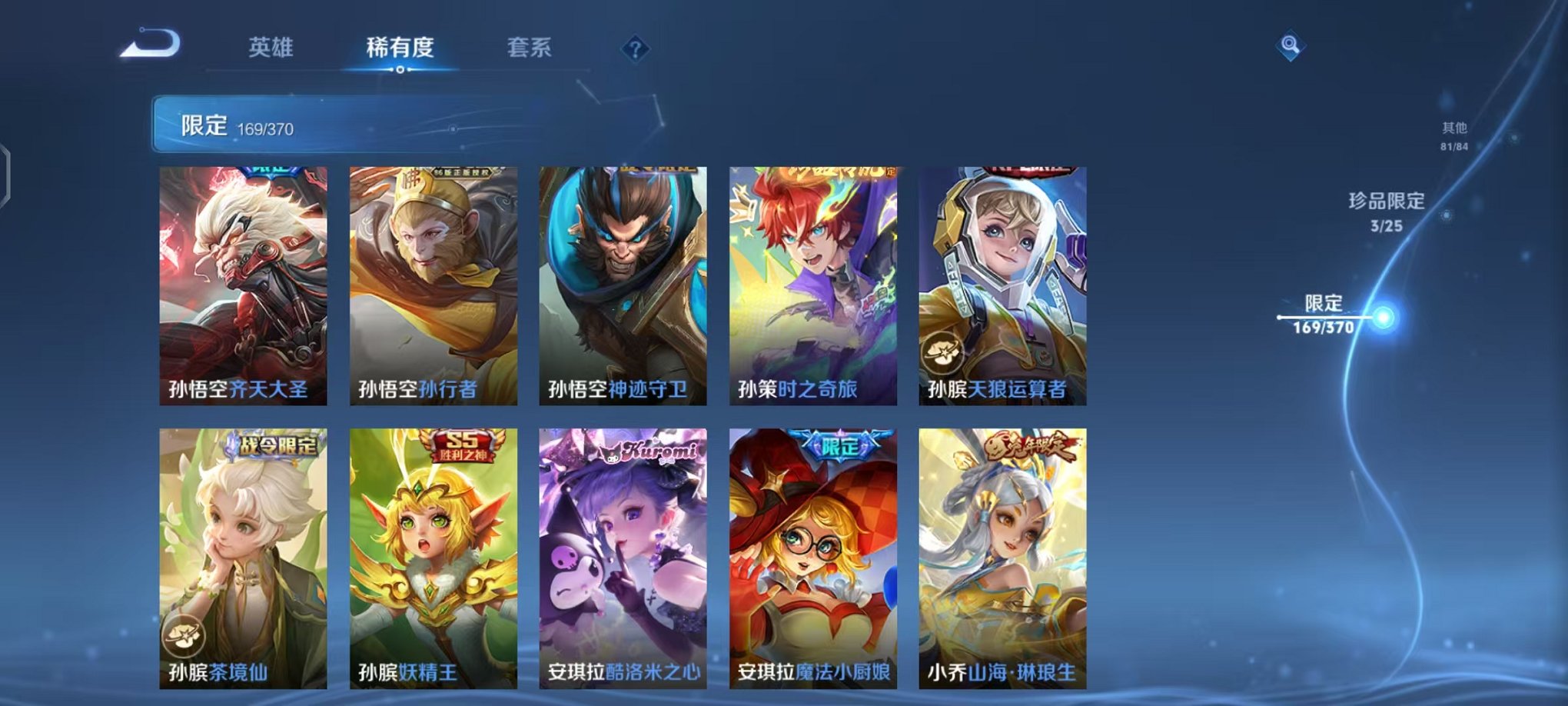Jump to 其他 81/84 category
The height and width of the screenshot is (706, 1568).
[x=1455, y=136]
